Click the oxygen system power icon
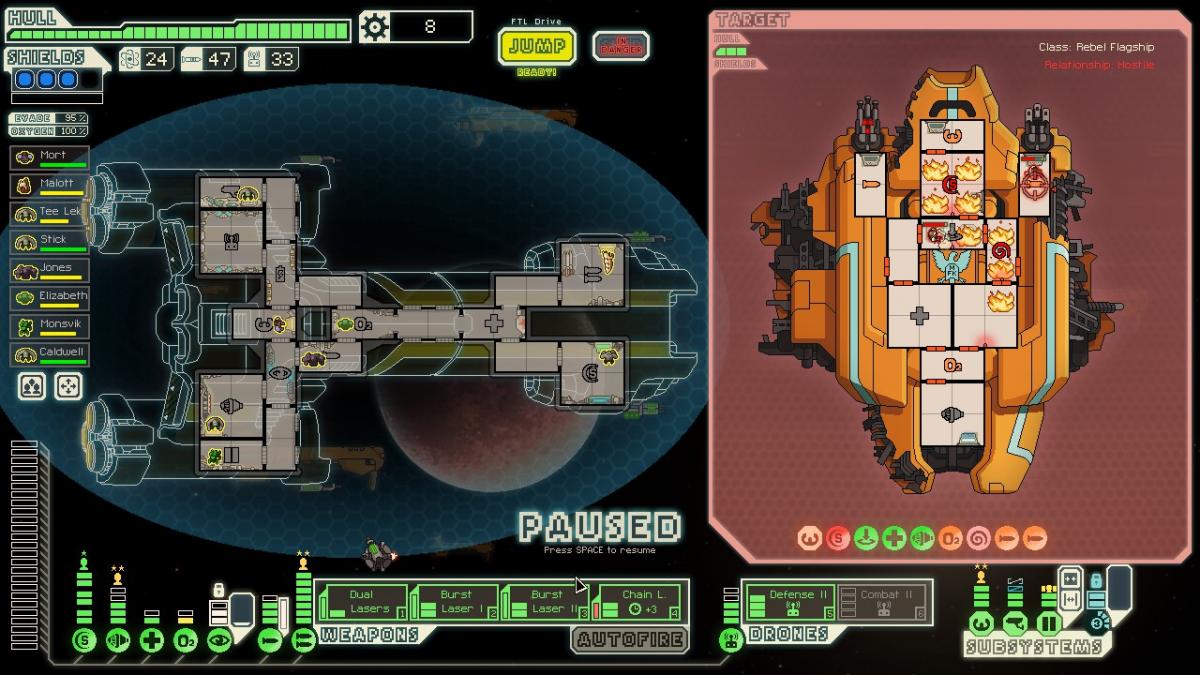 [185, 641]
